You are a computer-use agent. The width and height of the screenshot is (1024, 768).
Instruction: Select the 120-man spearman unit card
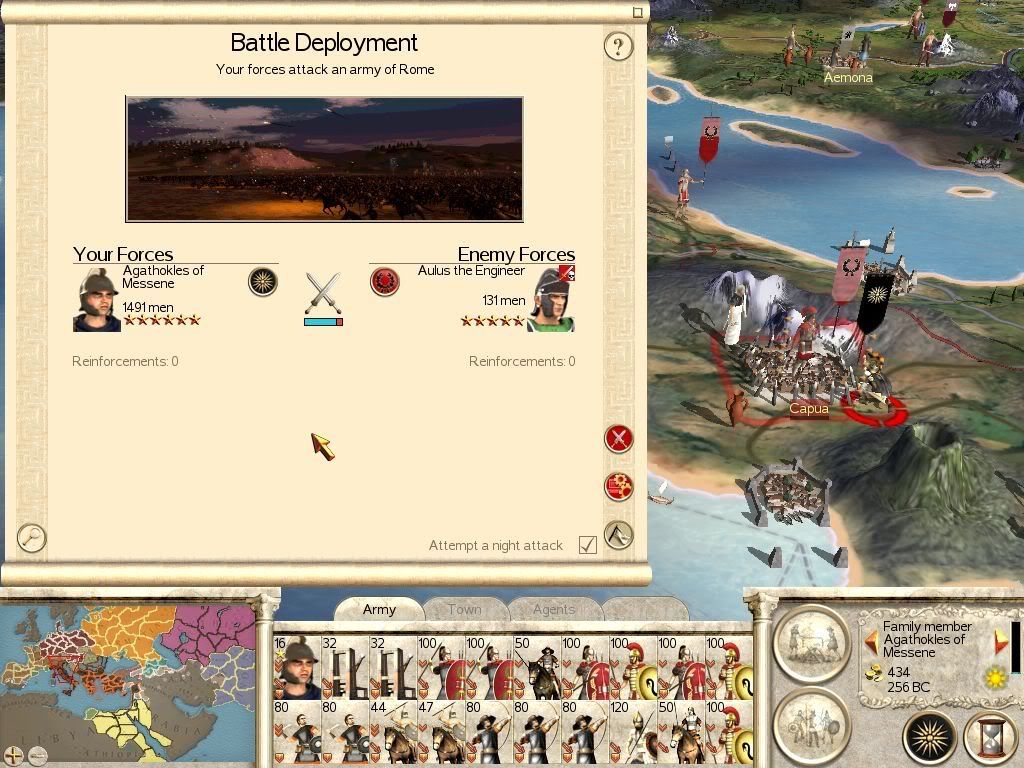pos(634,733)
